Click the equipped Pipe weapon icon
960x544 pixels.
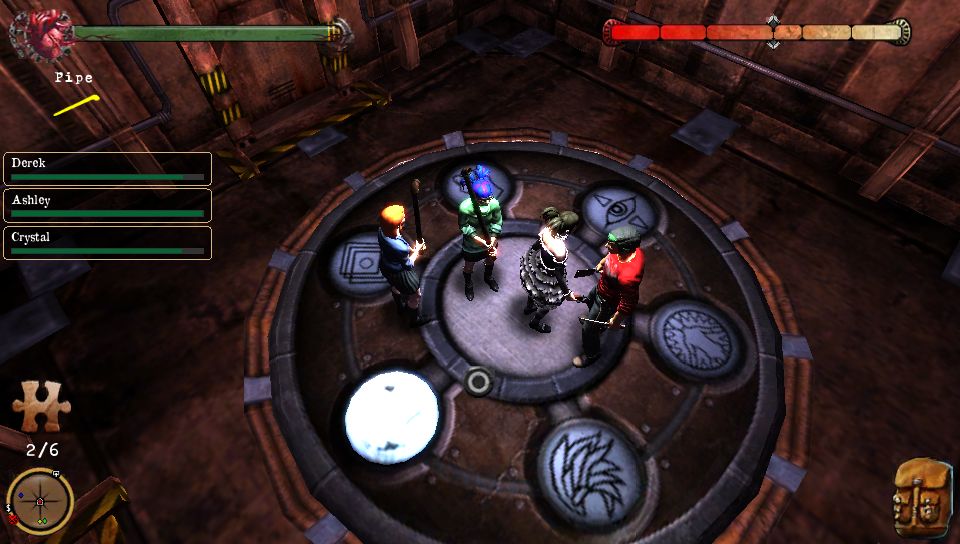76,104
